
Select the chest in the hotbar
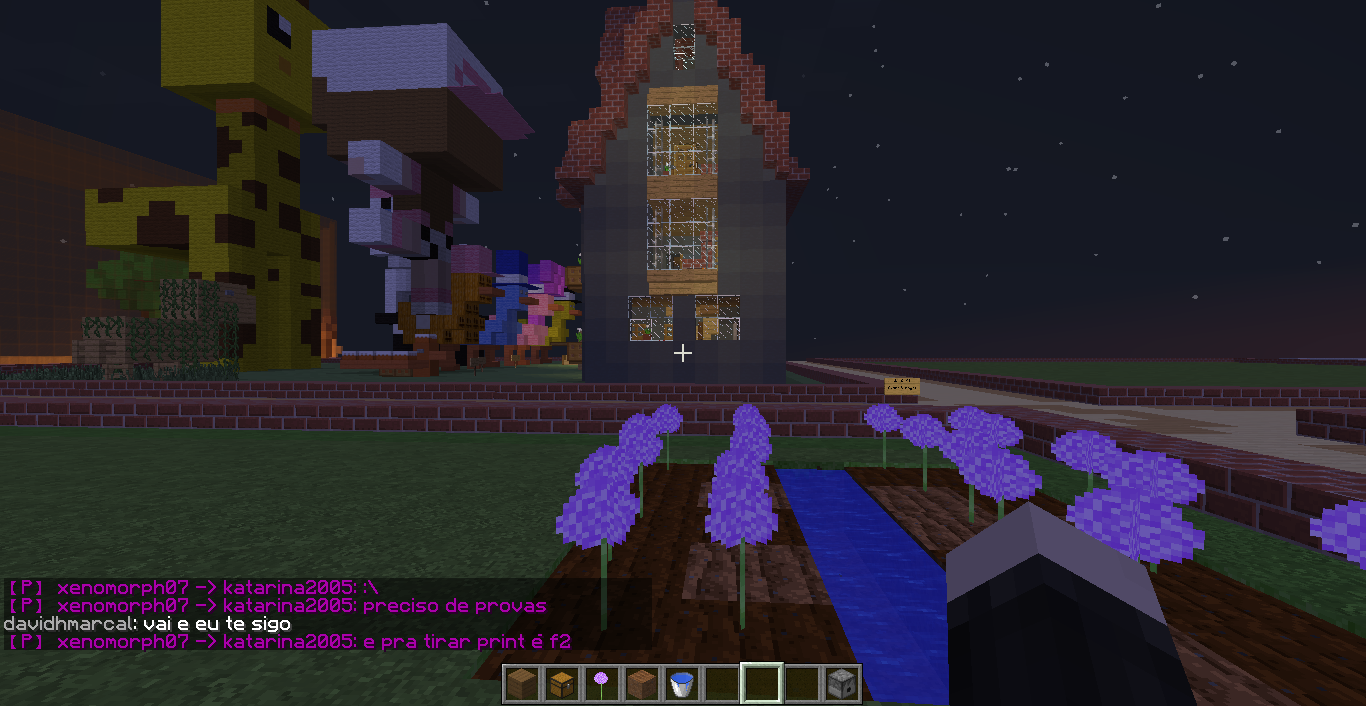click(560, 684)
